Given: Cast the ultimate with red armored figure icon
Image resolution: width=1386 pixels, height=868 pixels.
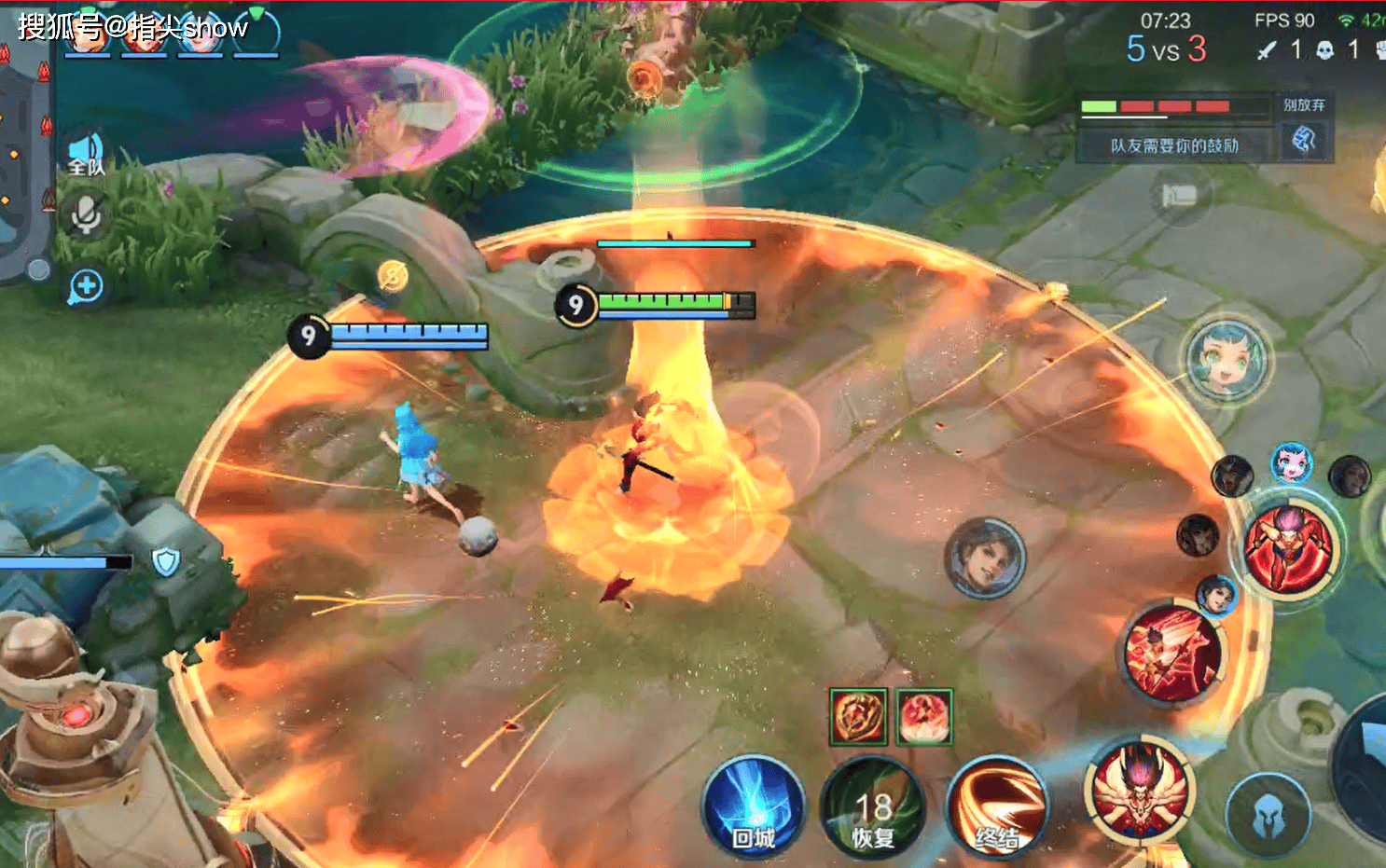Looking at the screenshot, I should (x=1292, y=548).
